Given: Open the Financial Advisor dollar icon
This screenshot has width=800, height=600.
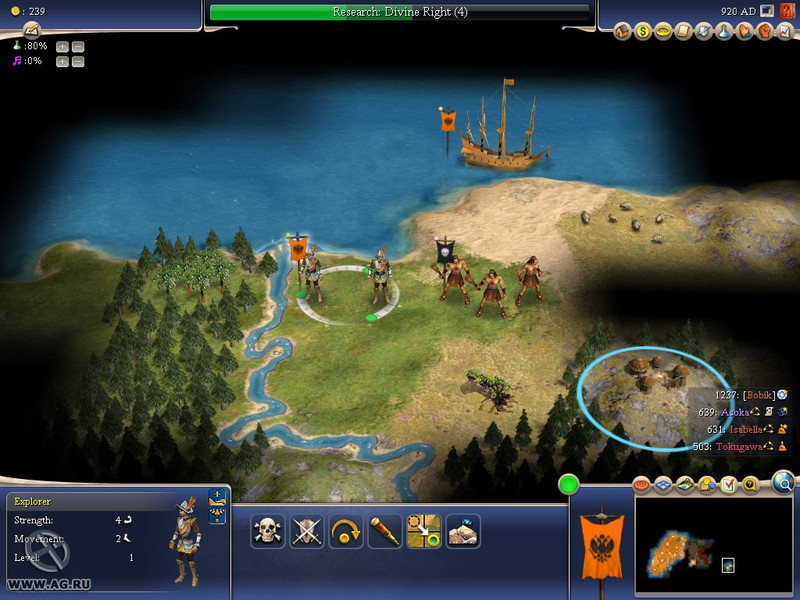Looking at the screenshot, I should pyautogui.click(x=642, y=32).
